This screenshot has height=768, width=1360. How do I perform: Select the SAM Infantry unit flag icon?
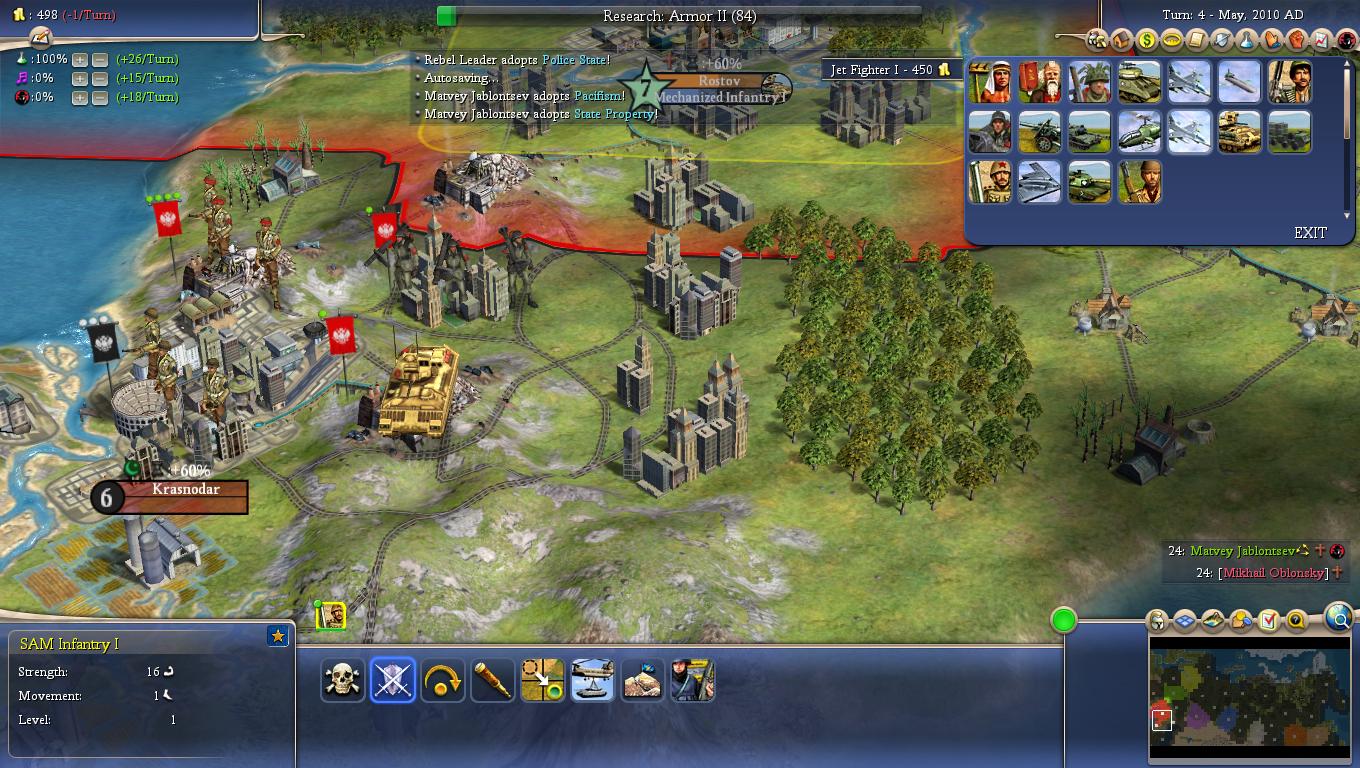tap(331, 616)
